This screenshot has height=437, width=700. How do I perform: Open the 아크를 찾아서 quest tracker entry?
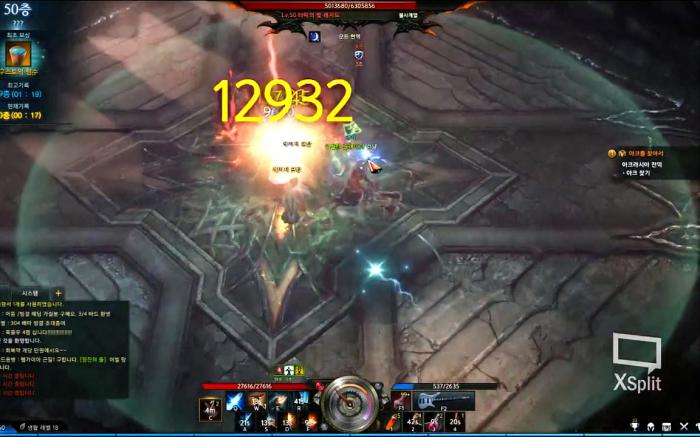[640, 153]
